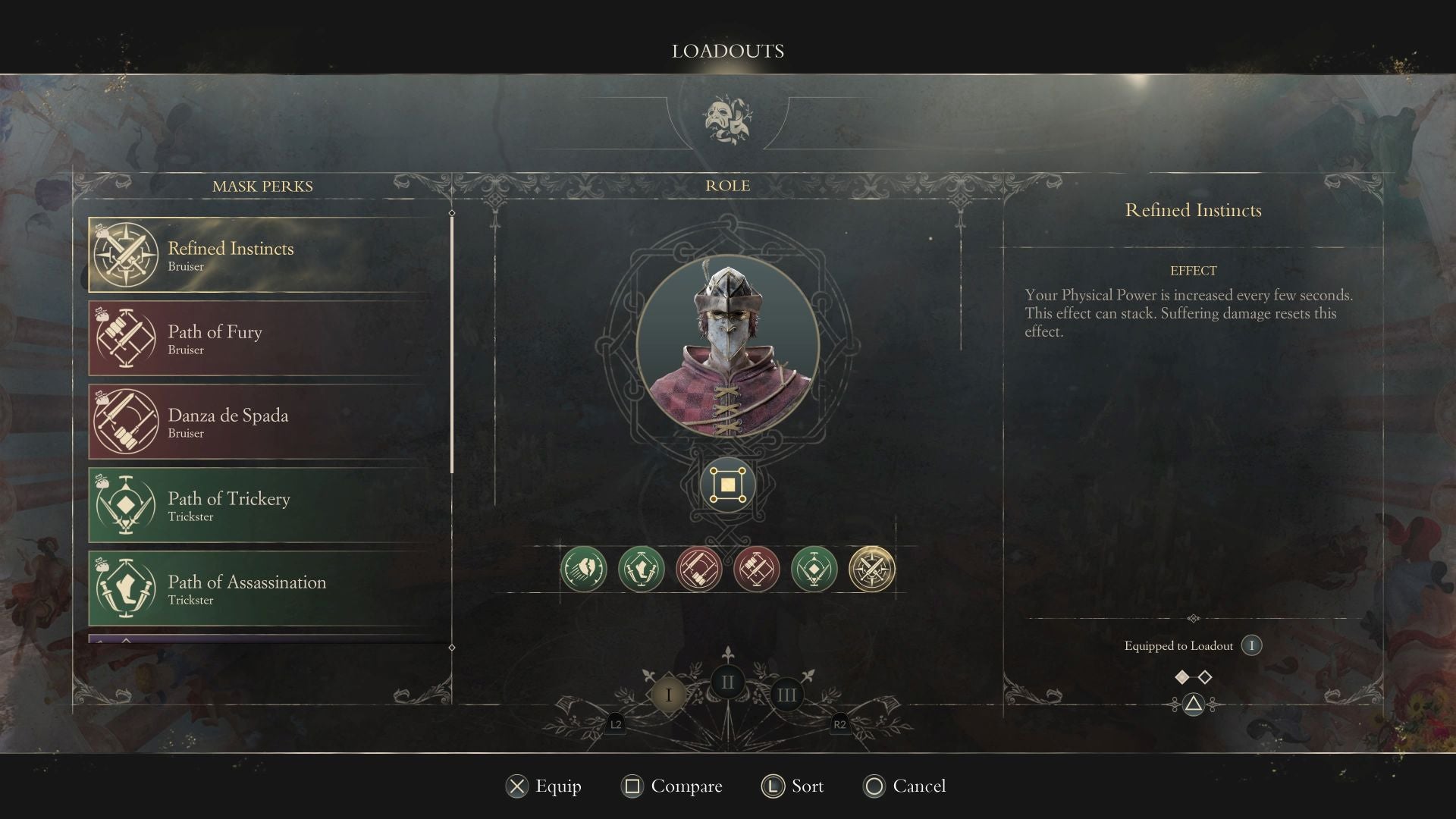Select the diamond and blades Trickster icon
1456x819 pixels.
click(815, 568)
